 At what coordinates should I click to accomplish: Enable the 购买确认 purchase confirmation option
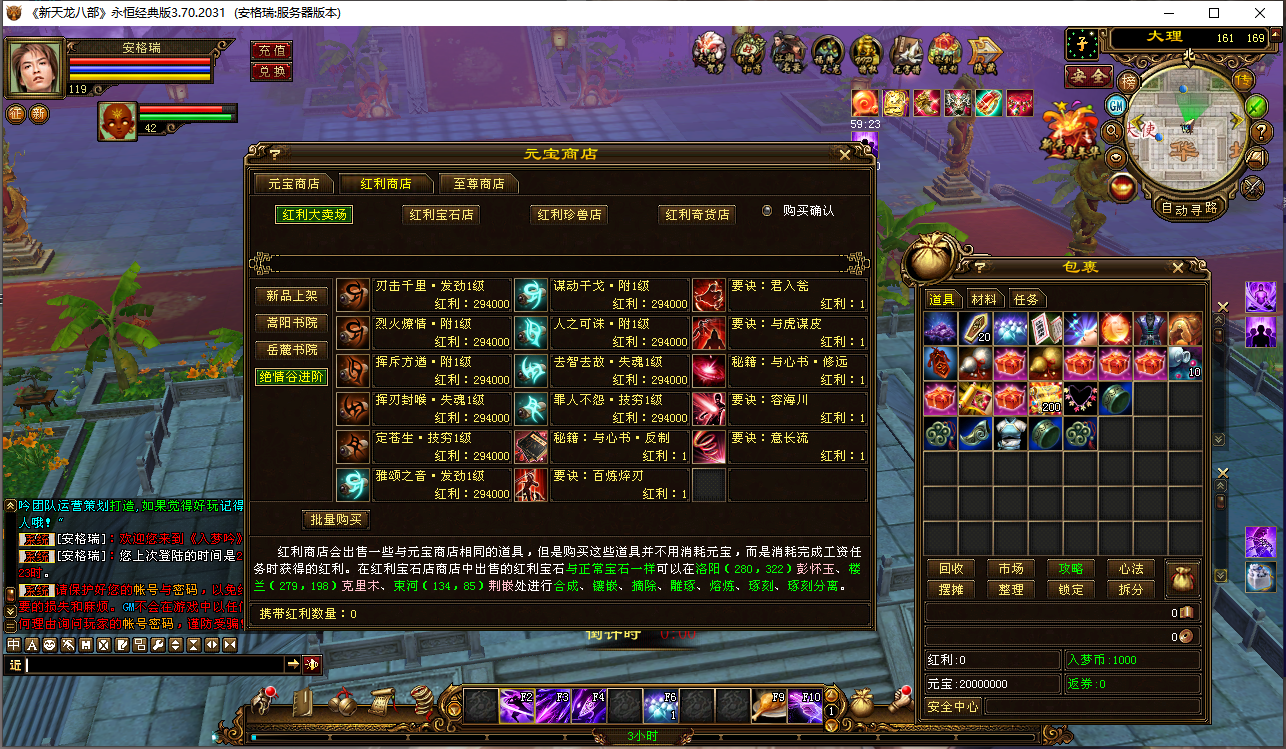tap(765, 211)
